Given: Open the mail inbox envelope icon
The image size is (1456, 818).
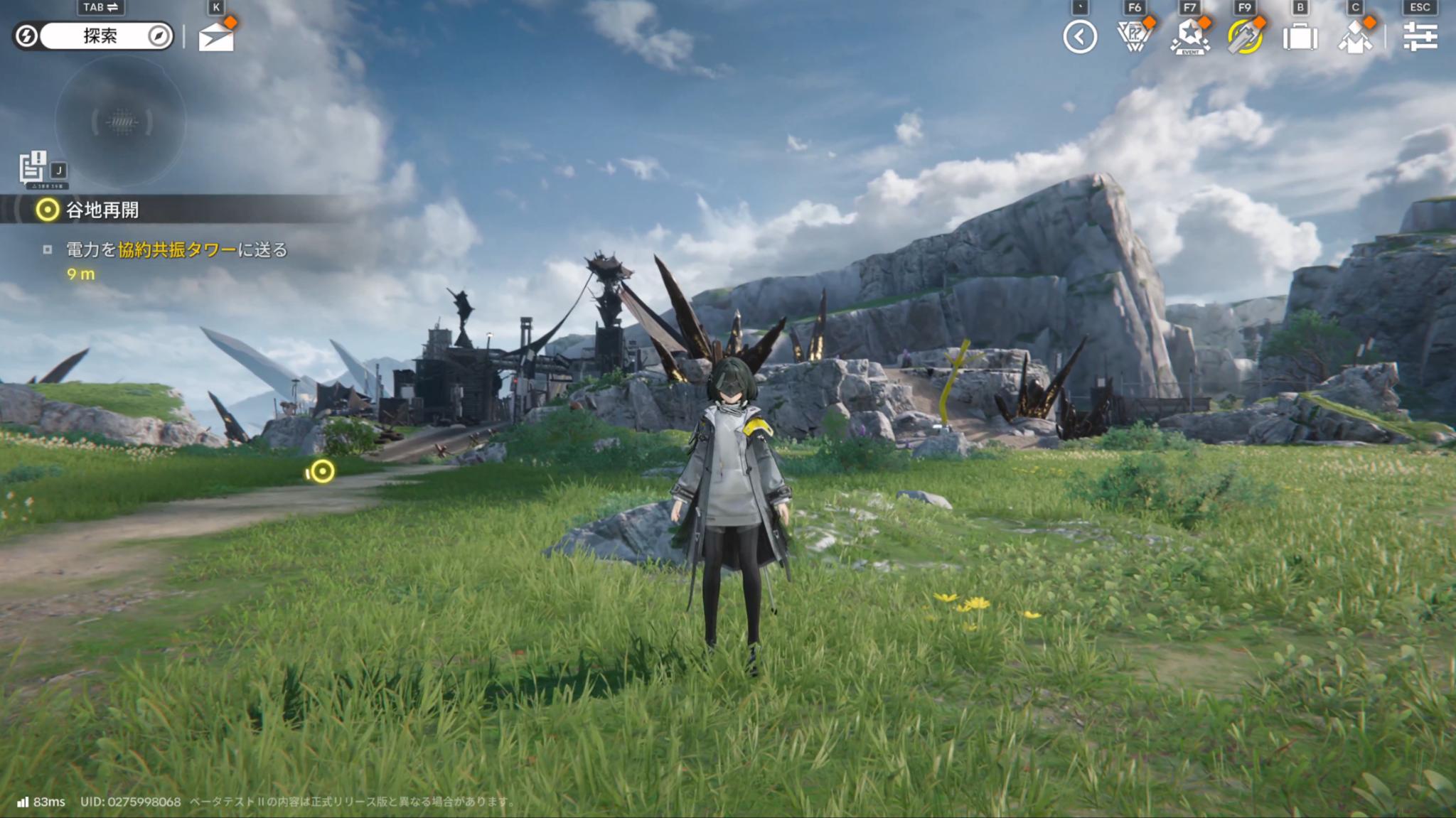Looking at the screenshot, I should pyautogui.click(x=218, y=36).
